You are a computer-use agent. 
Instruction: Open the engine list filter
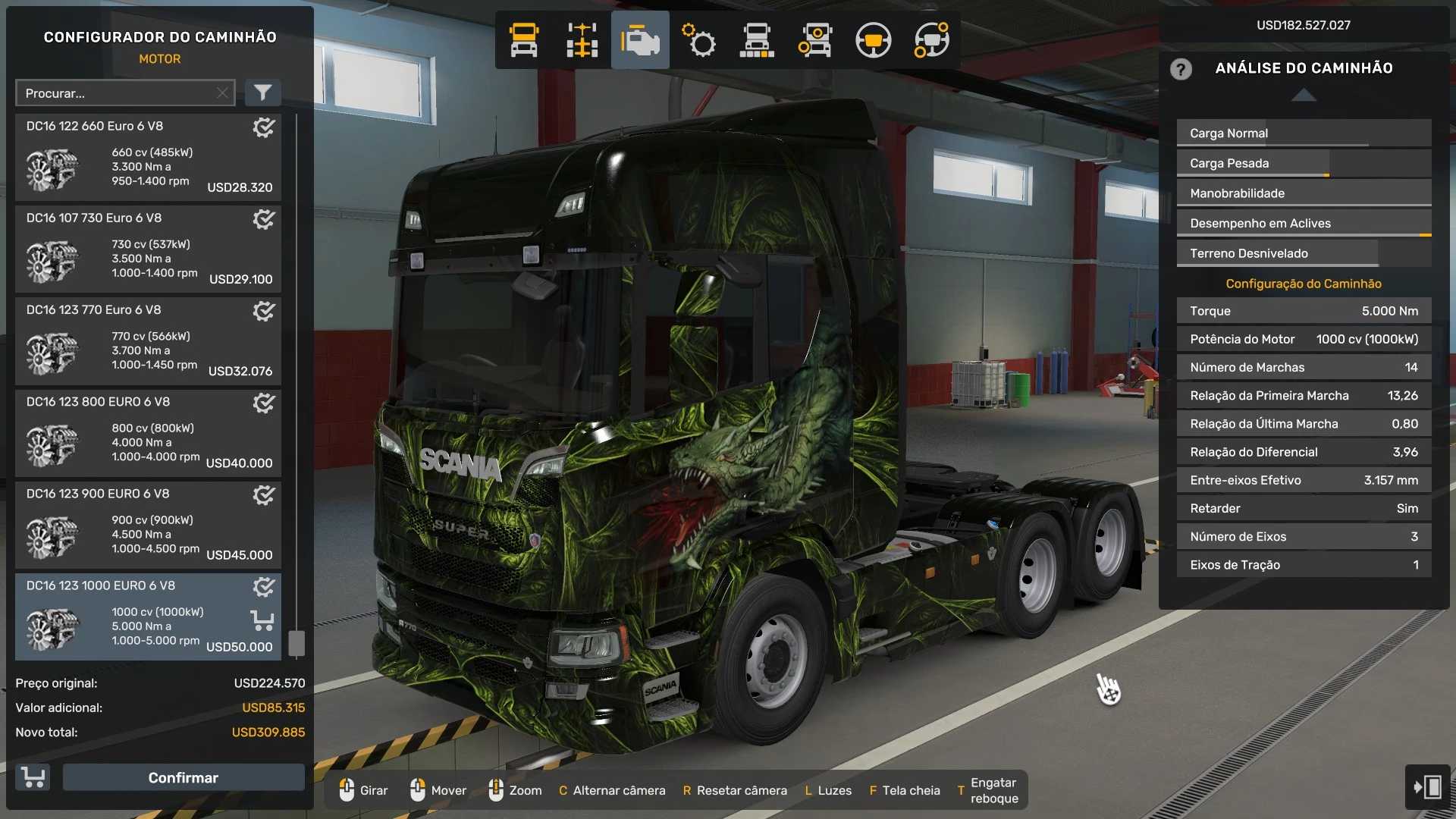[x=262, y=93]
